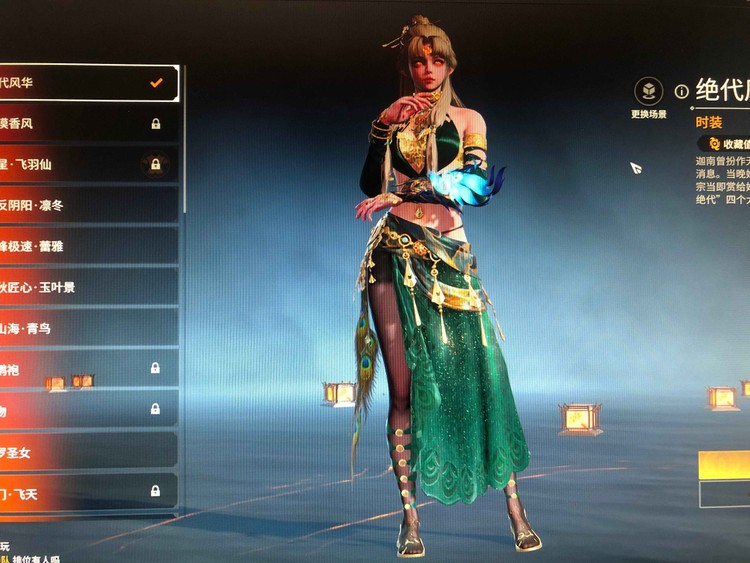This screenshot has width=750, height=563.
Task: Click the yellow button on the right edge
Action: pyautogui.click(x=725, y=465)
